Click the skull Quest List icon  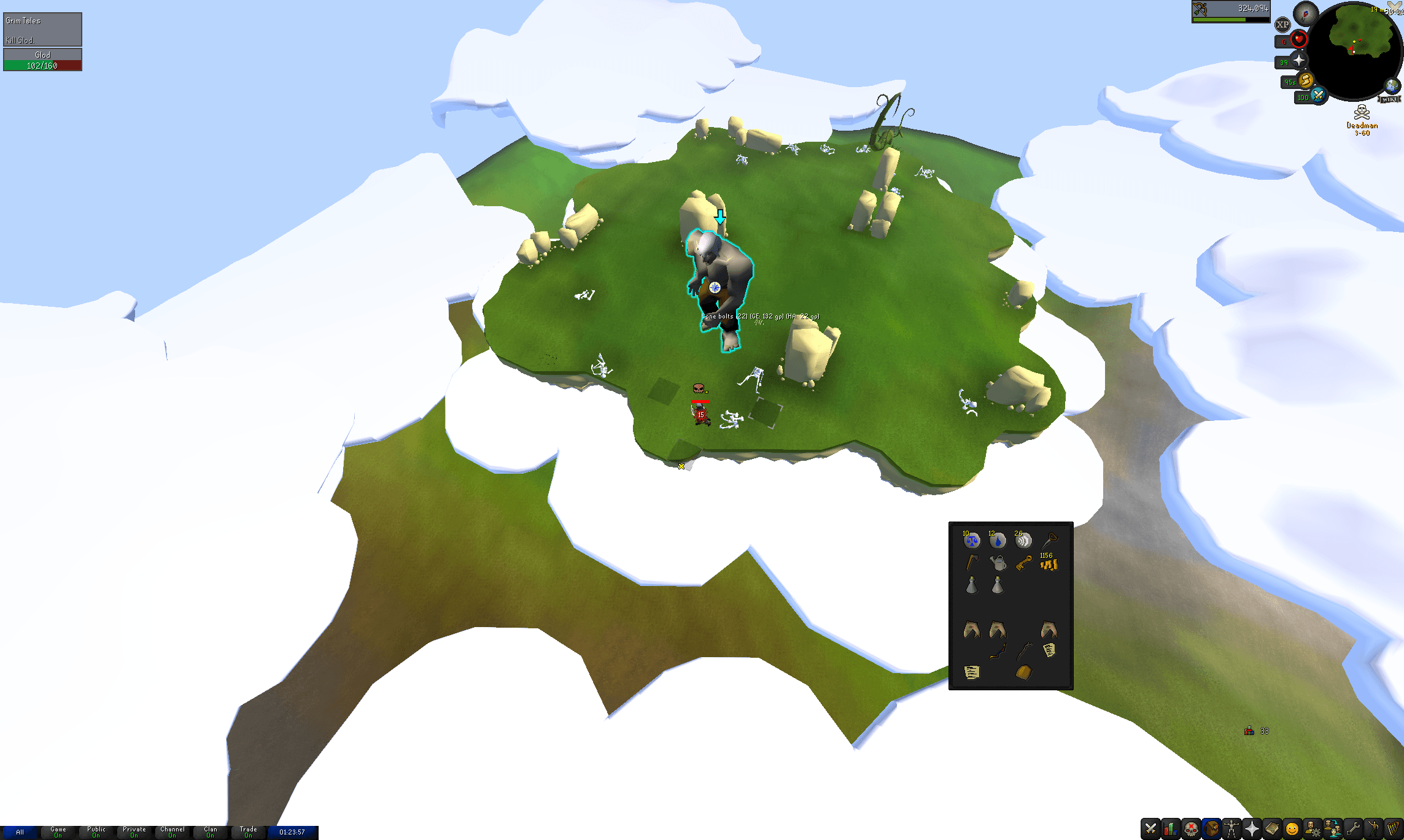coord(1190,828)
